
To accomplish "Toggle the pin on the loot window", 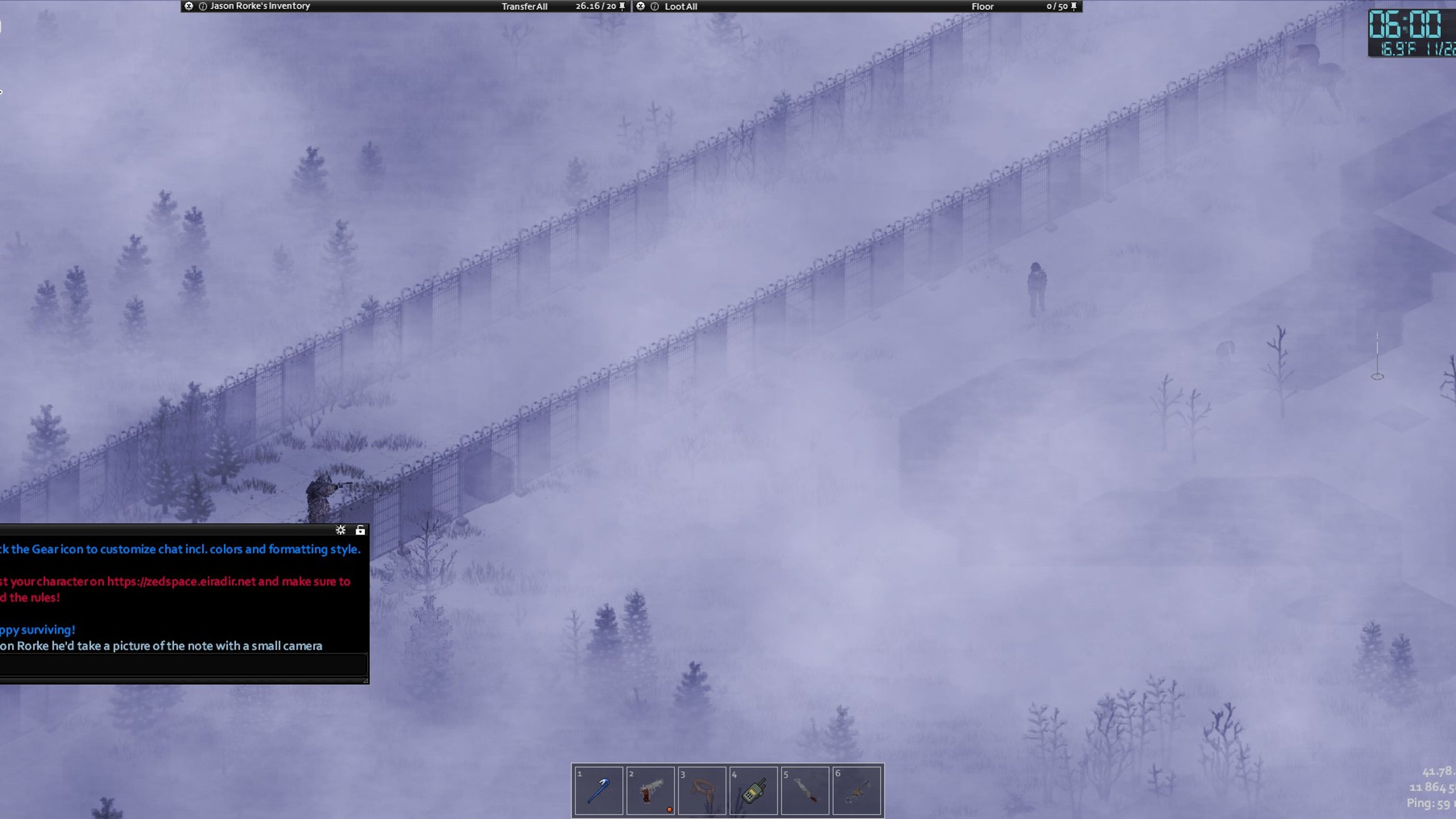I will [1074, 6].
